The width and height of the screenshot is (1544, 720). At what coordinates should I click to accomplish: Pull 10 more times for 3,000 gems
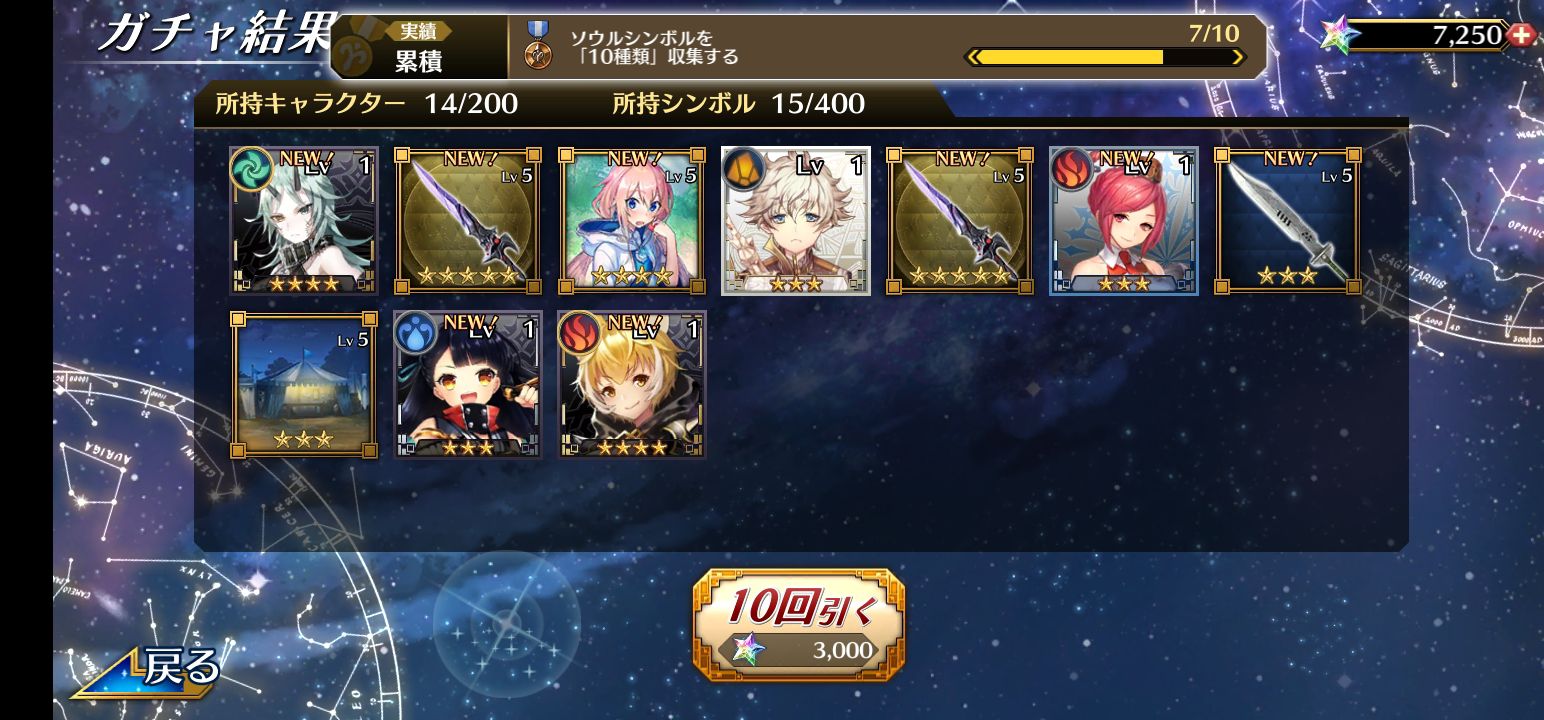(x=798, y=625)
